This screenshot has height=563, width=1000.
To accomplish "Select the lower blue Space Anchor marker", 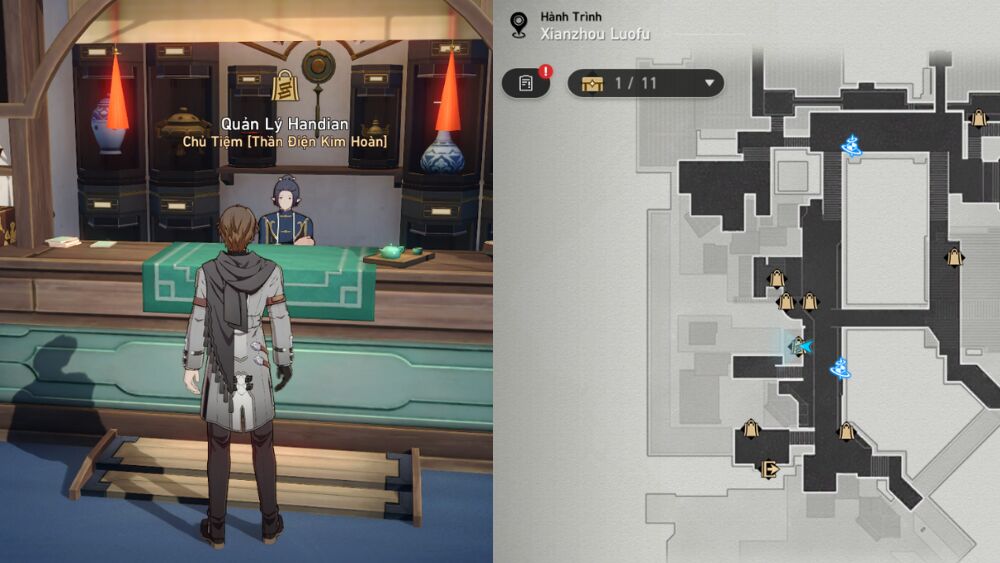I will coord(840,369).
